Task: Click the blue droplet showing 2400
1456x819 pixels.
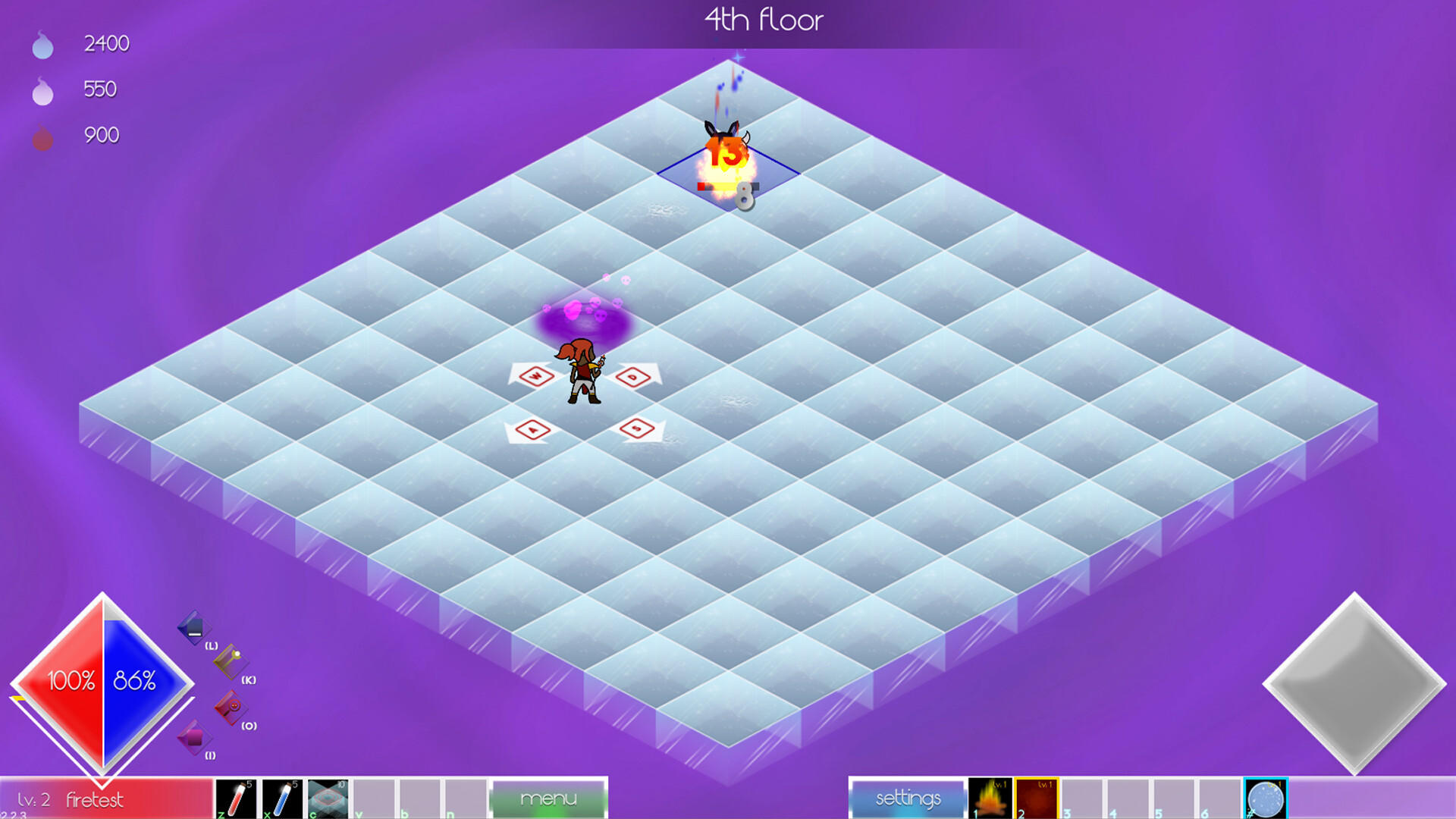Action: 43,44
